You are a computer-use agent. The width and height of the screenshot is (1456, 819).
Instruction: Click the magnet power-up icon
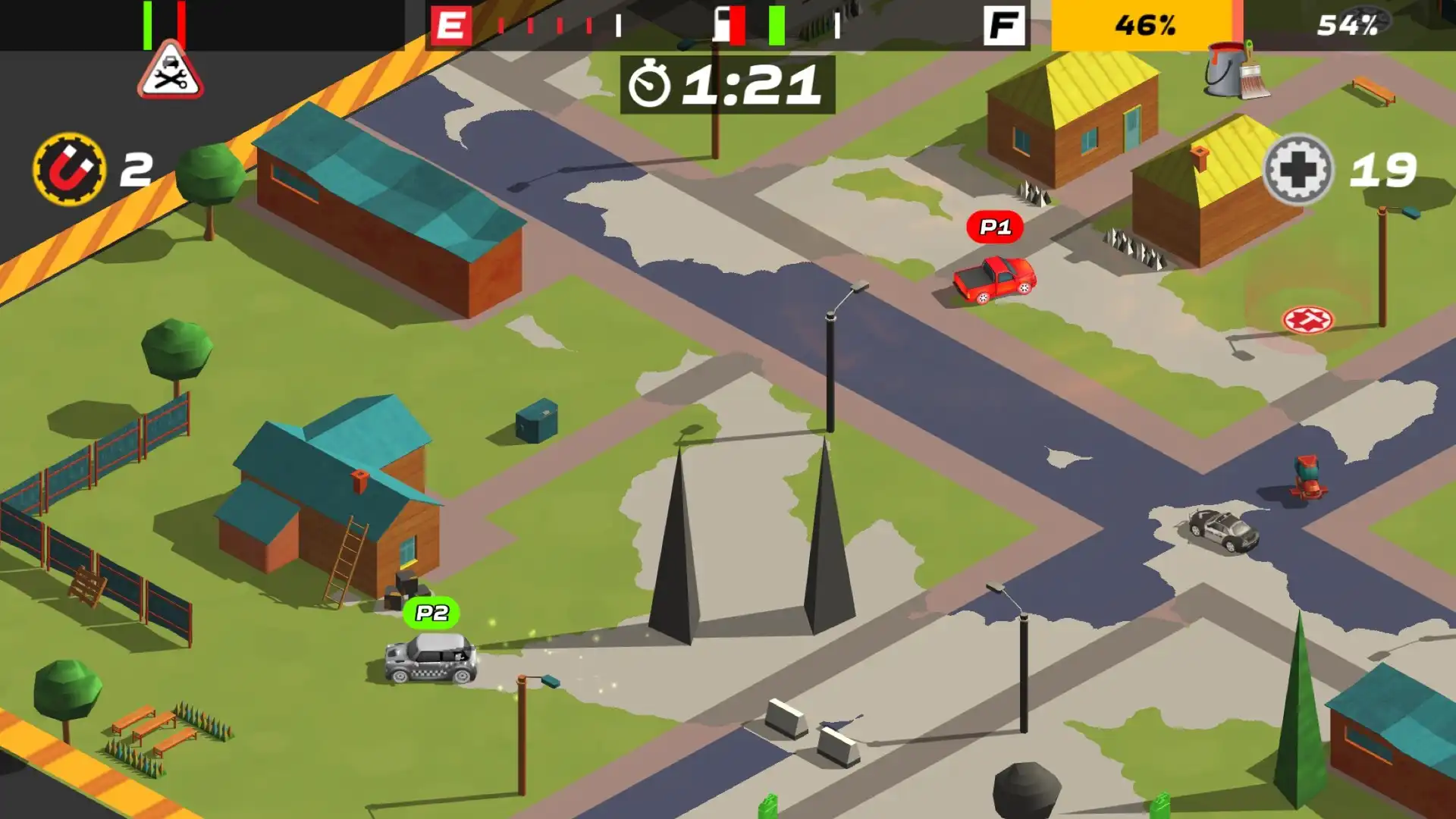click(x=70, y=168)
